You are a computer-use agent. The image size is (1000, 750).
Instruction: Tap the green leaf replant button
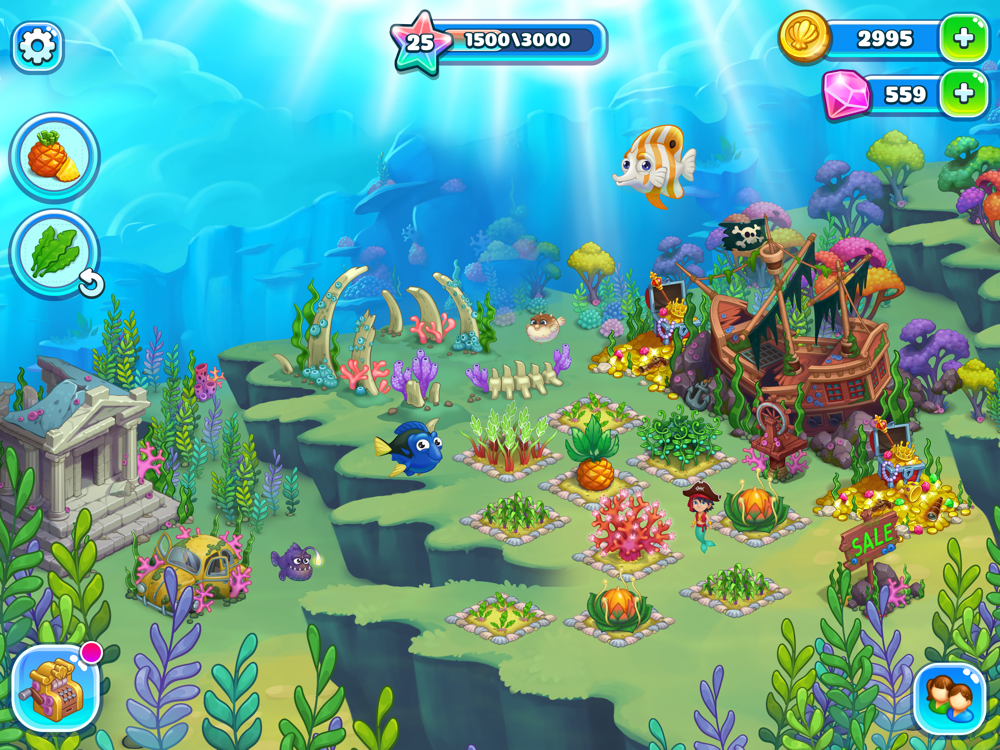pyautogui.click(x=54, y=254)
